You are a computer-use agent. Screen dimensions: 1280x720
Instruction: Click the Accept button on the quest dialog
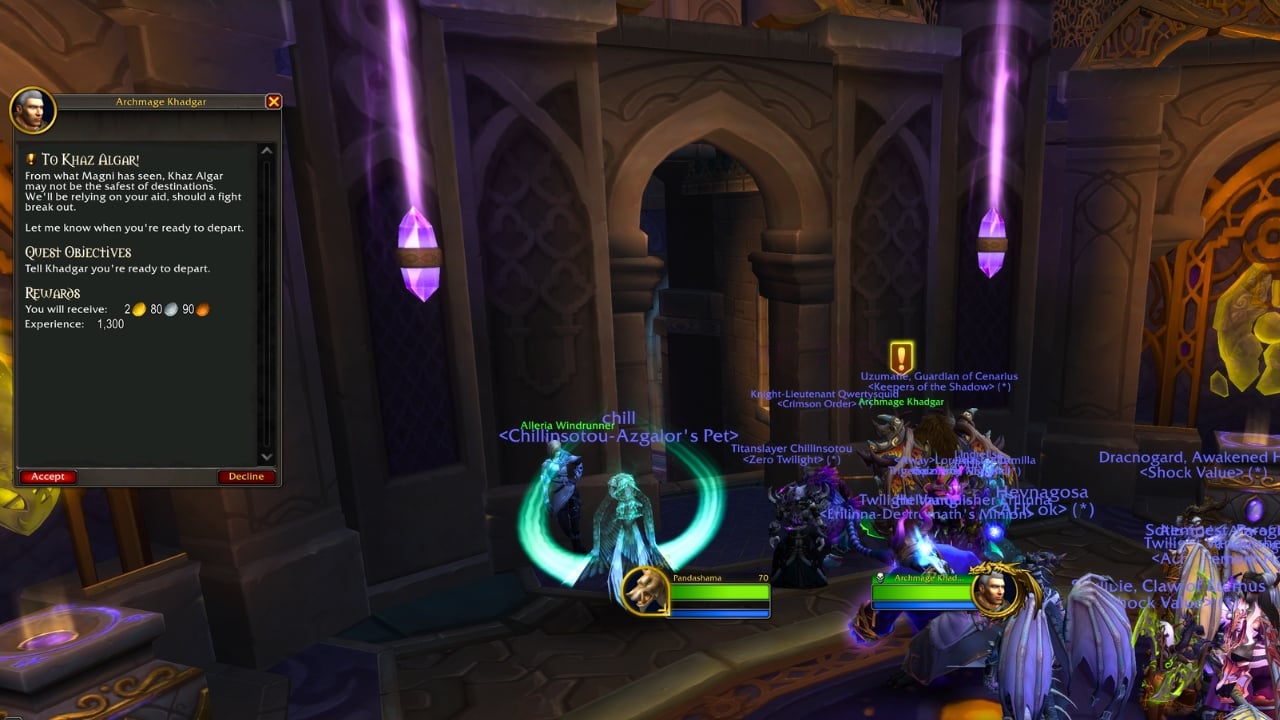coord(47,476)
